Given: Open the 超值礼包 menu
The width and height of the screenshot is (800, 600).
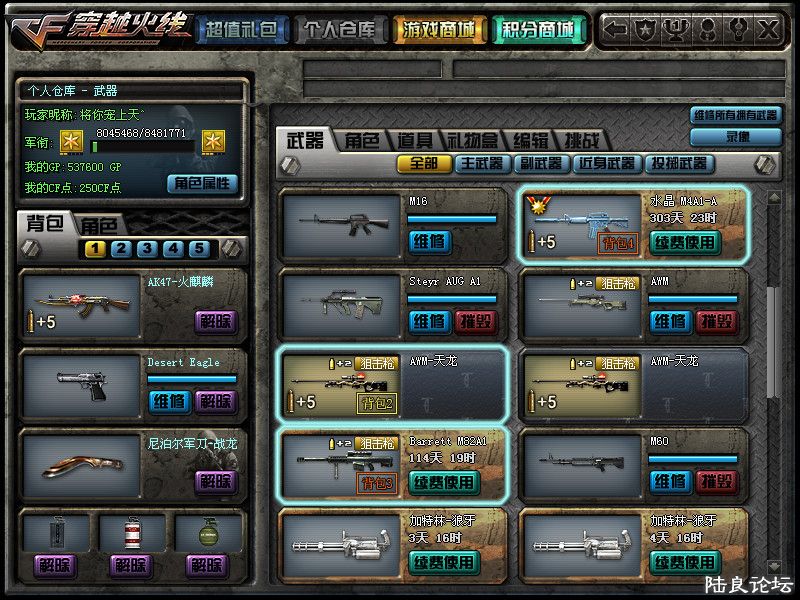Looking at the screenshot, I should 240,29.
